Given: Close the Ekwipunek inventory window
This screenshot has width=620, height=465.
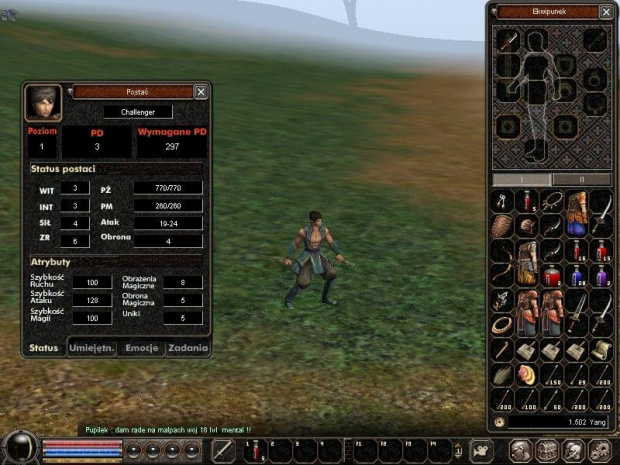Looking at the screenshot, I should point(606,12).
